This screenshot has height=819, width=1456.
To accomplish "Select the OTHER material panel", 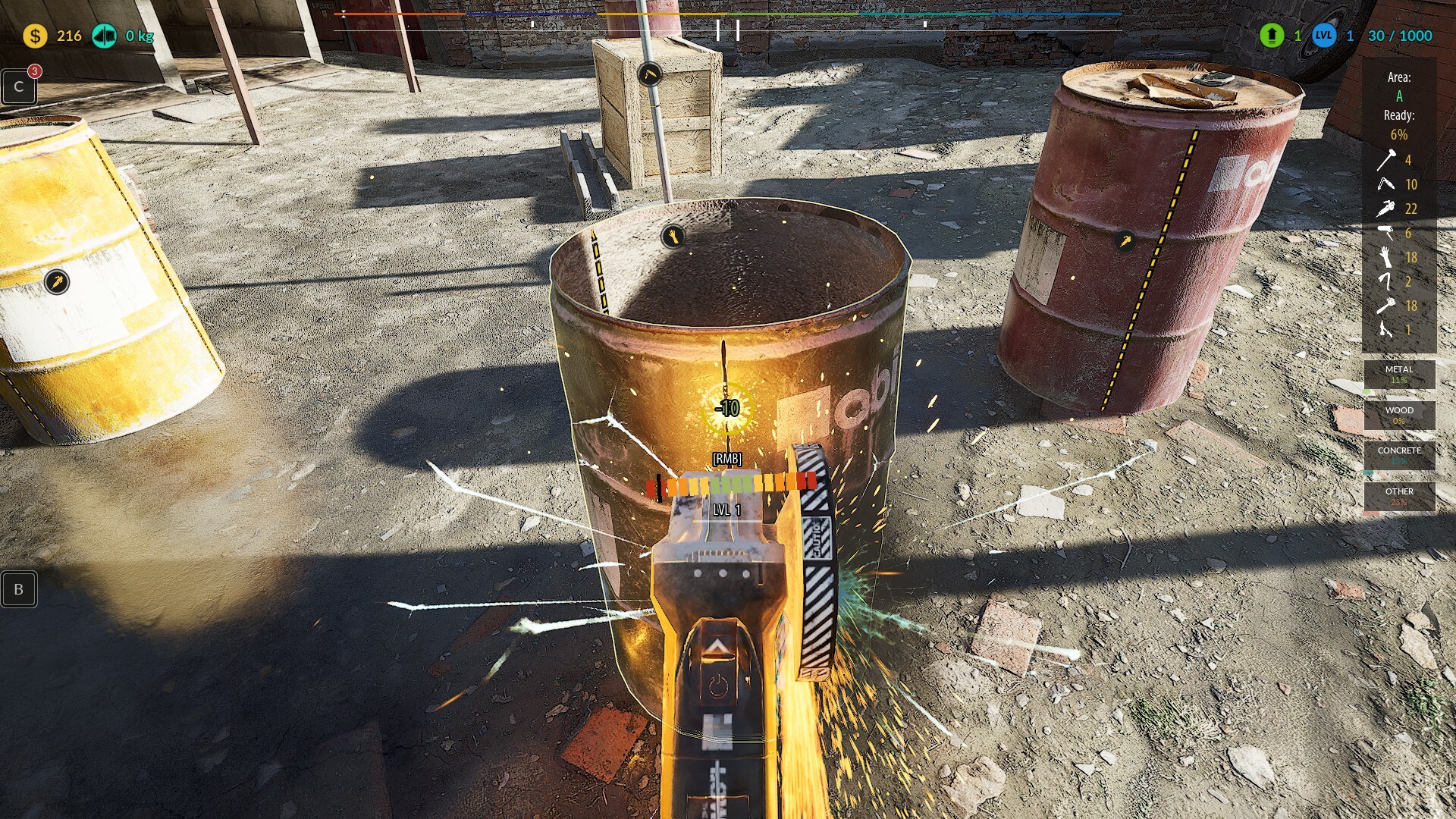I will coord(1399,496).
